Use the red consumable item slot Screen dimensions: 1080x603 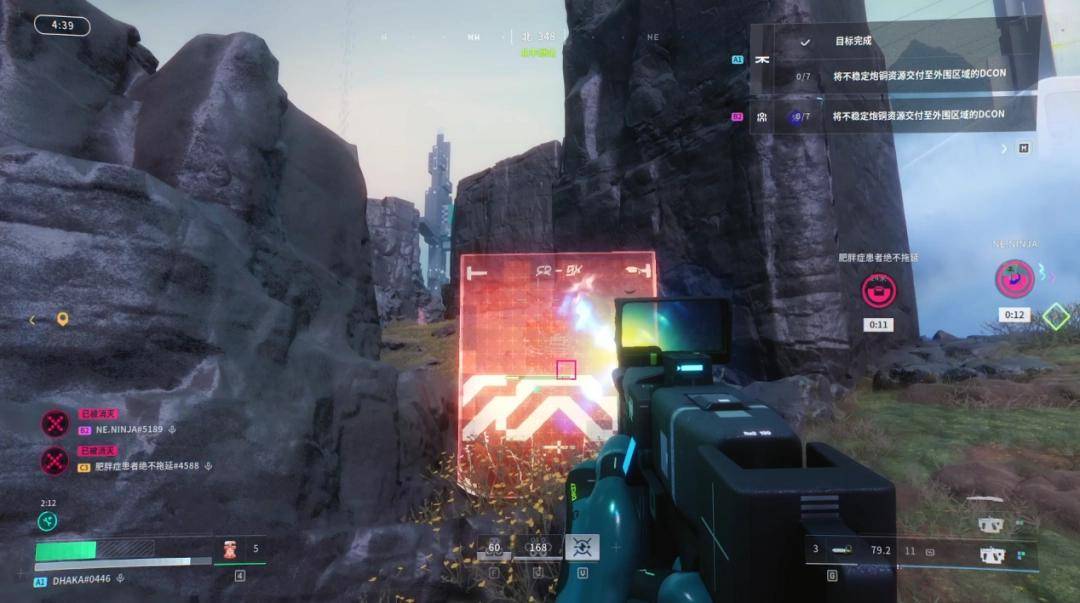[x=229, y=549]
